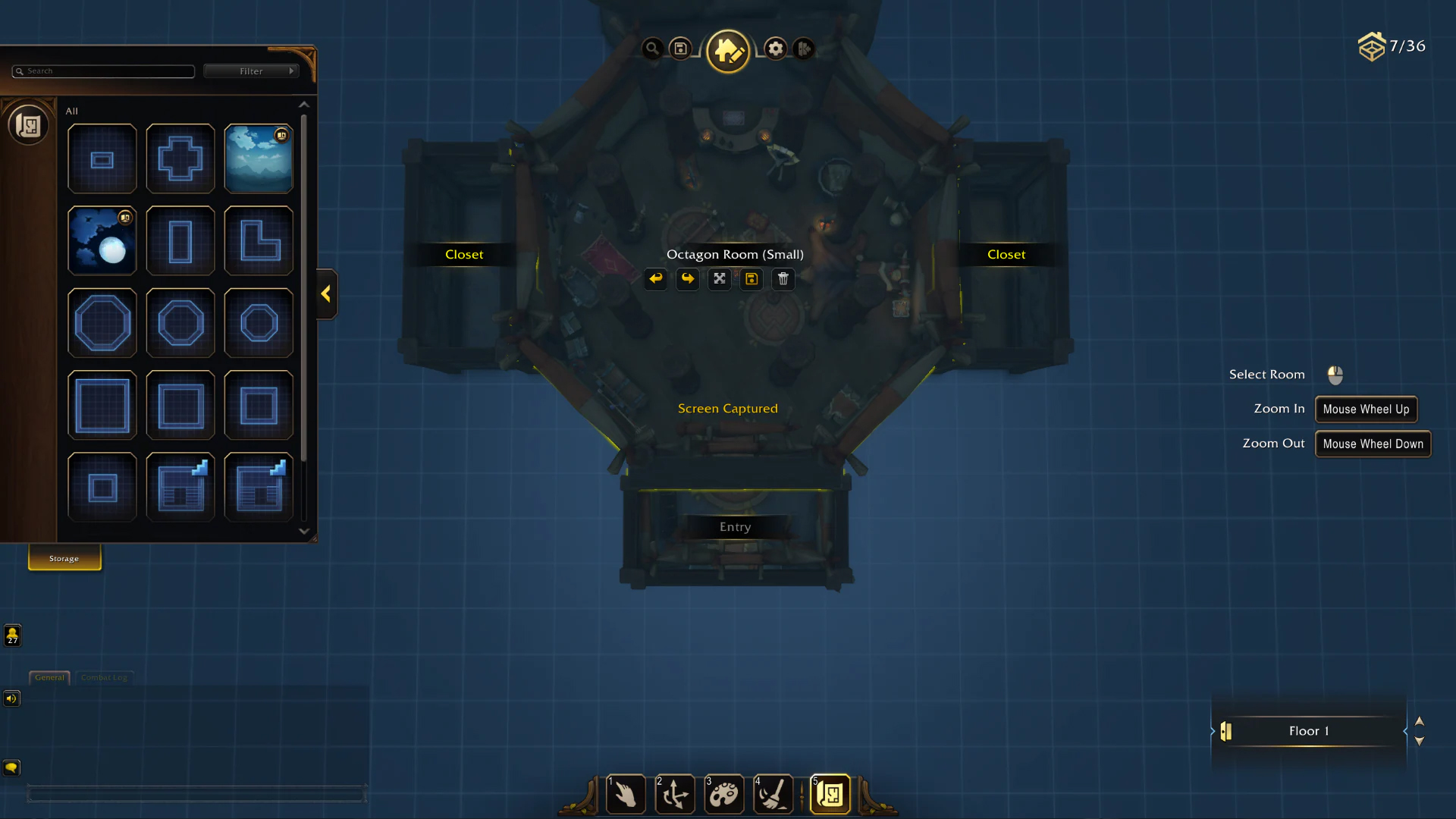Select the Entry room label
The image size is (1456, 819).
click(x=735, y=527)
